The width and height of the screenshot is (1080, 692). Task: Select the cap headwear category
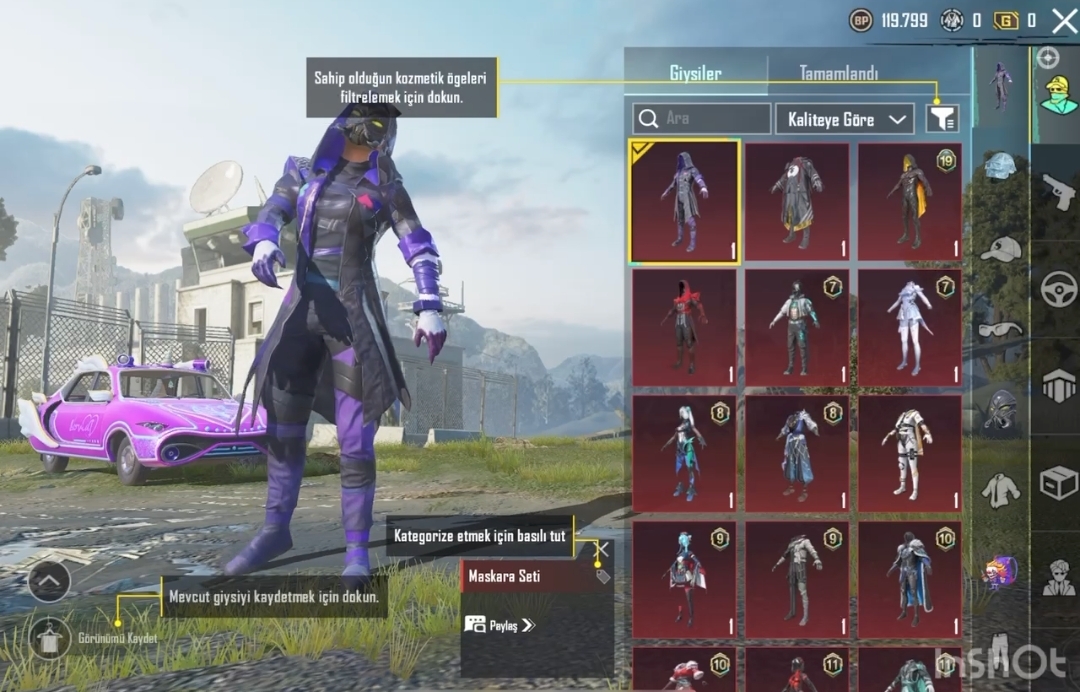1000,248
